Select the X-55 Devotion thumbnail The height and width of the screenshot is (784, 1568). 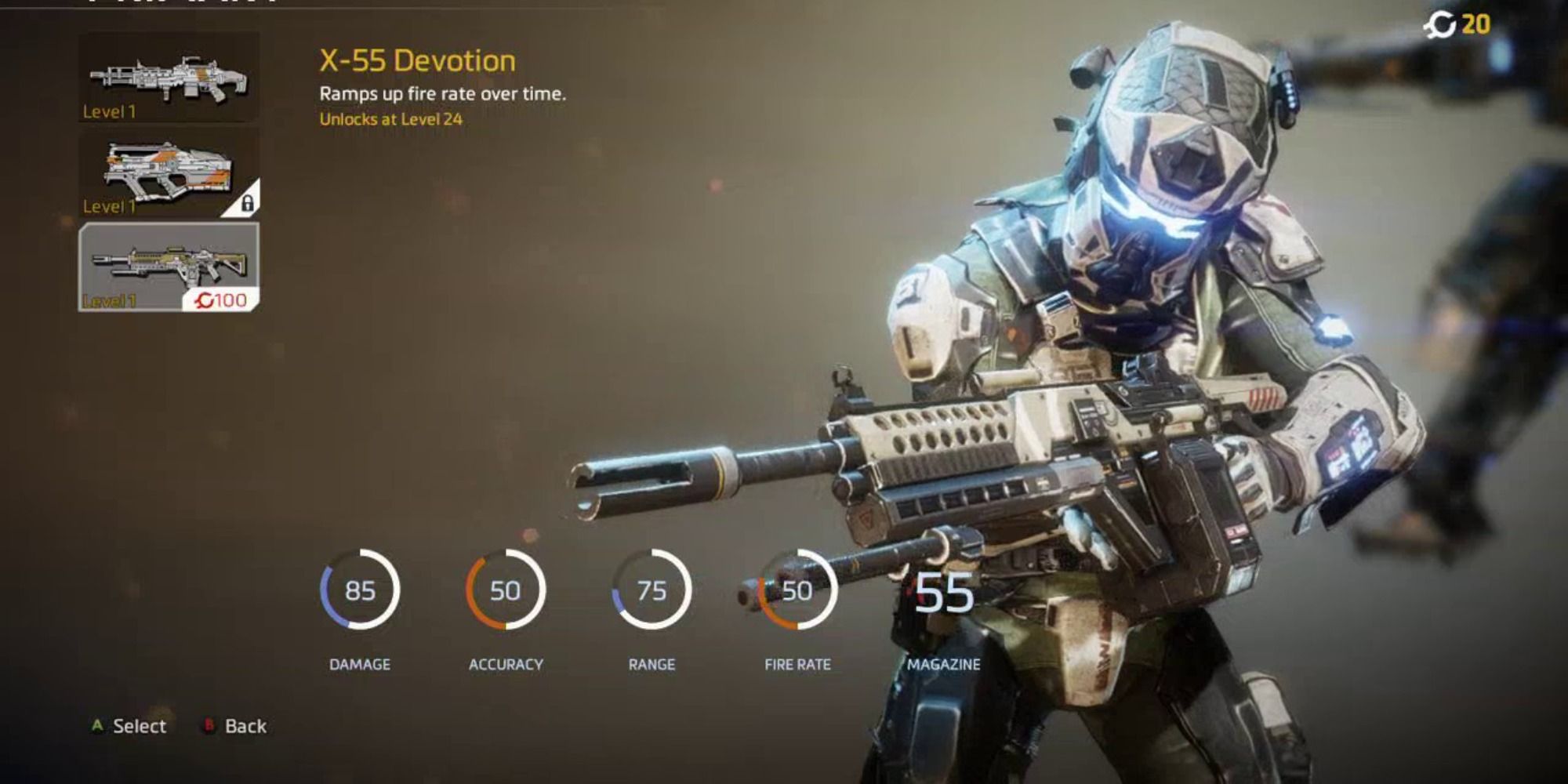click(169, 78)
